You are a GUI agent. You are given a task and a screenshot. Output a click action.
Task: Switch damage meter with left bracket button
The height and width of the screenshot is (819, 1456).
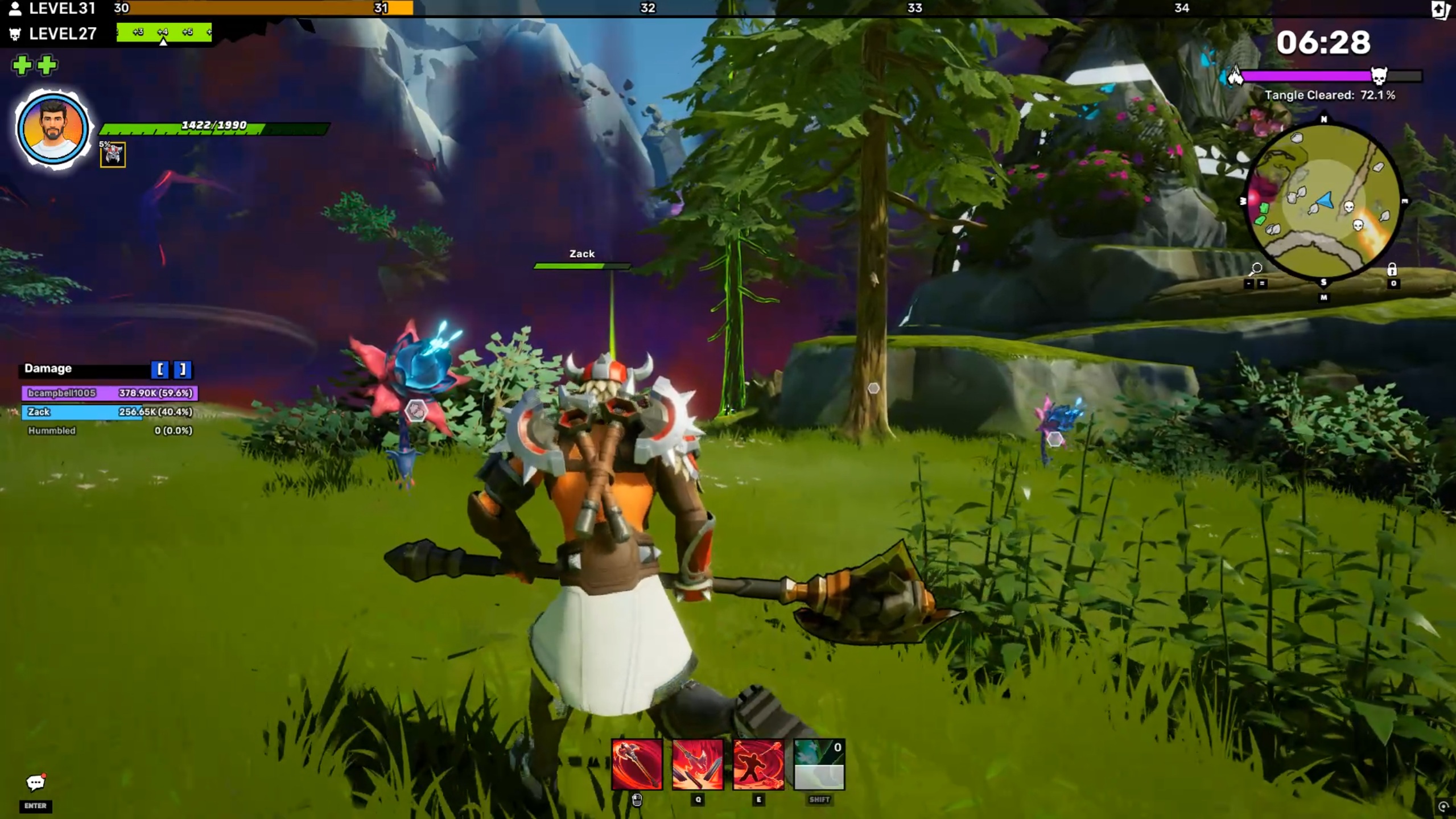160,369
